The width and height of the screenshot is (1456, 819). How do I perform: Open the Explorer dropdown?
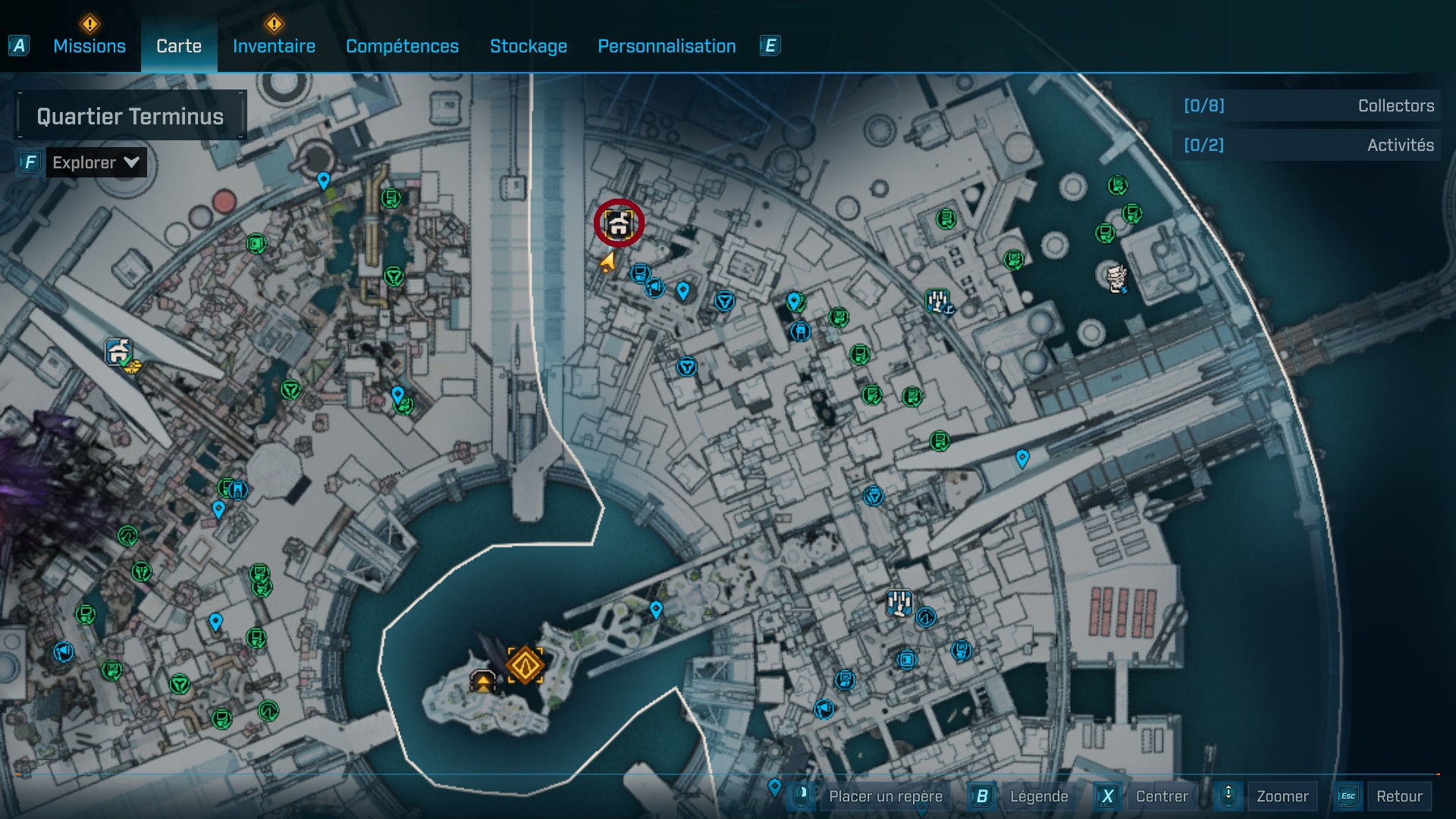pyautogui.click(x=96, y=162)
